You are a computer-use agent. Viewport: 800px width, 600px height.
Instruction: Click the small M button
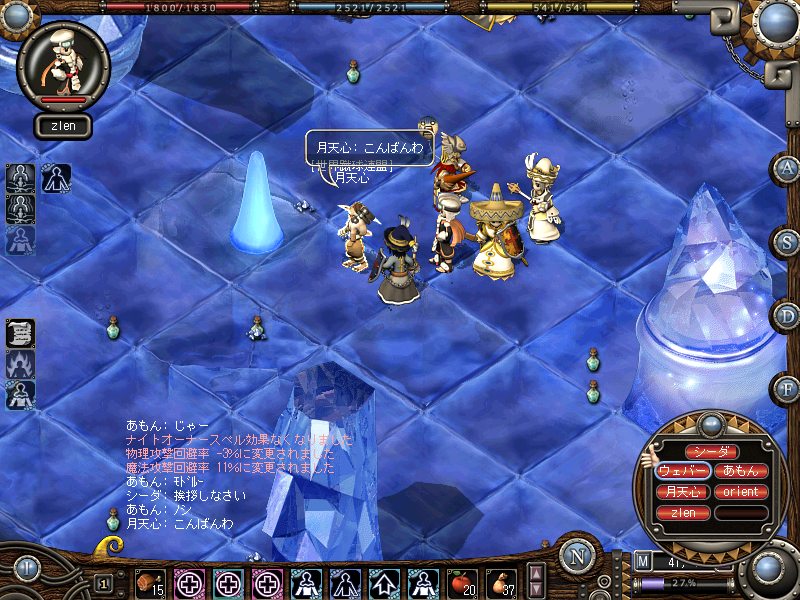tap(642, 561)
